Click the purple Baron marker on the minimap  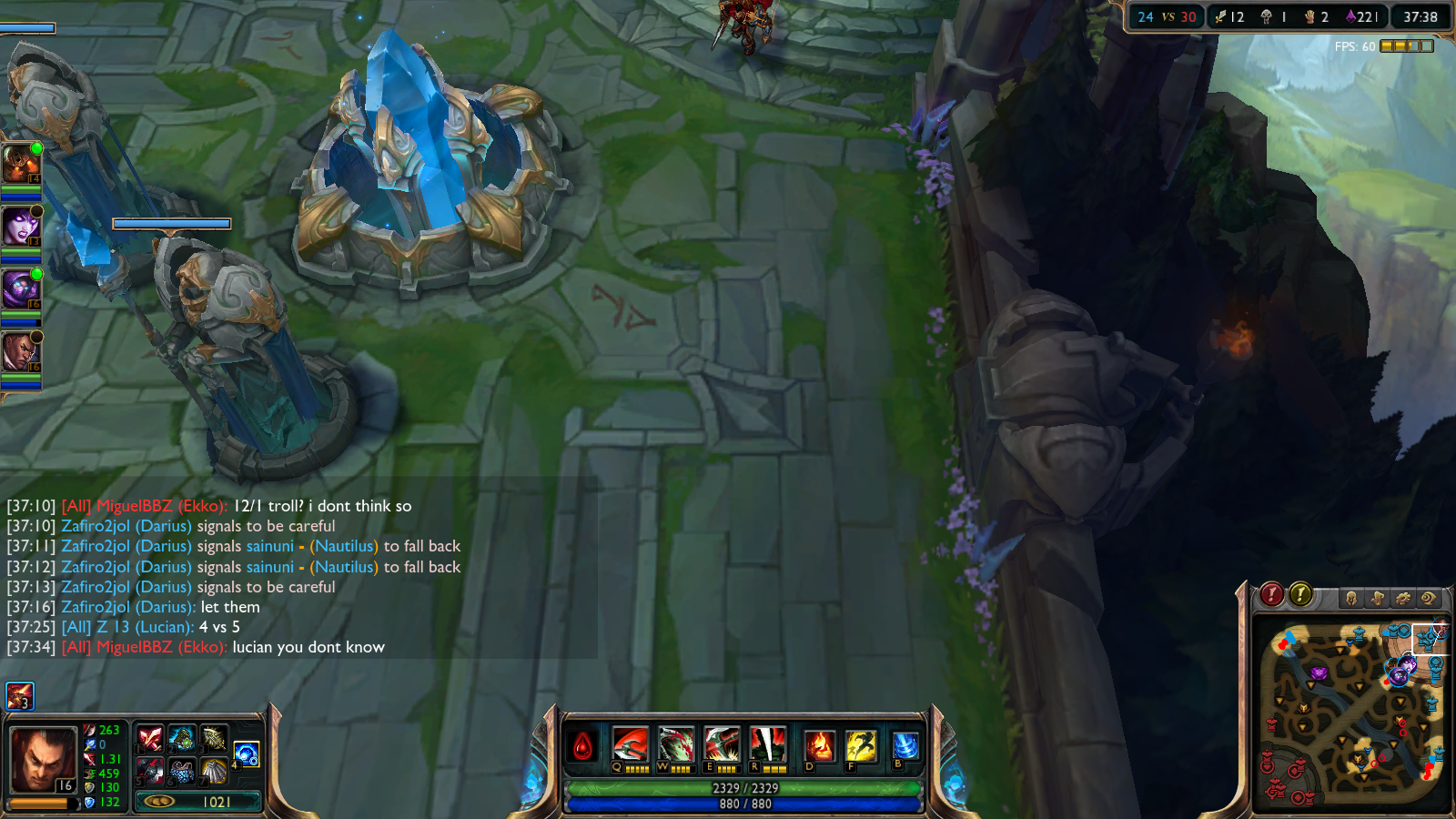point(1319,673)
